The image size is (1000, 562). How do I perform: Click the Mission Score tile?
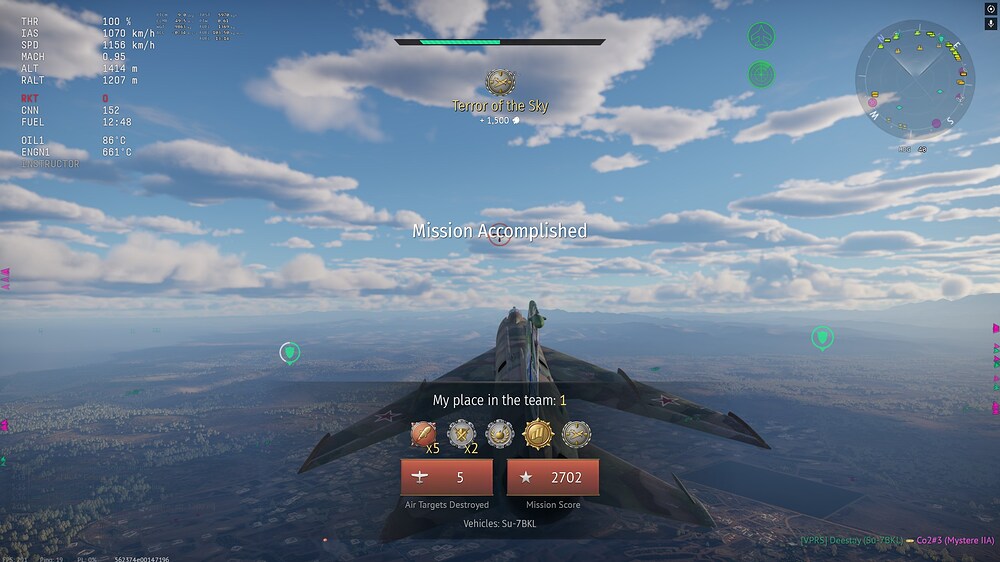(x=553, y=478)
